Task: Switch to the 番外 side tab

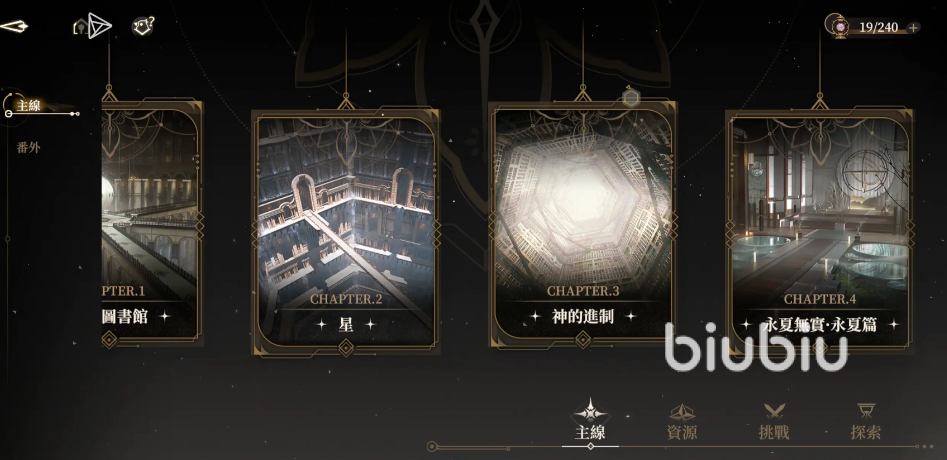Action: click(29, 148)
